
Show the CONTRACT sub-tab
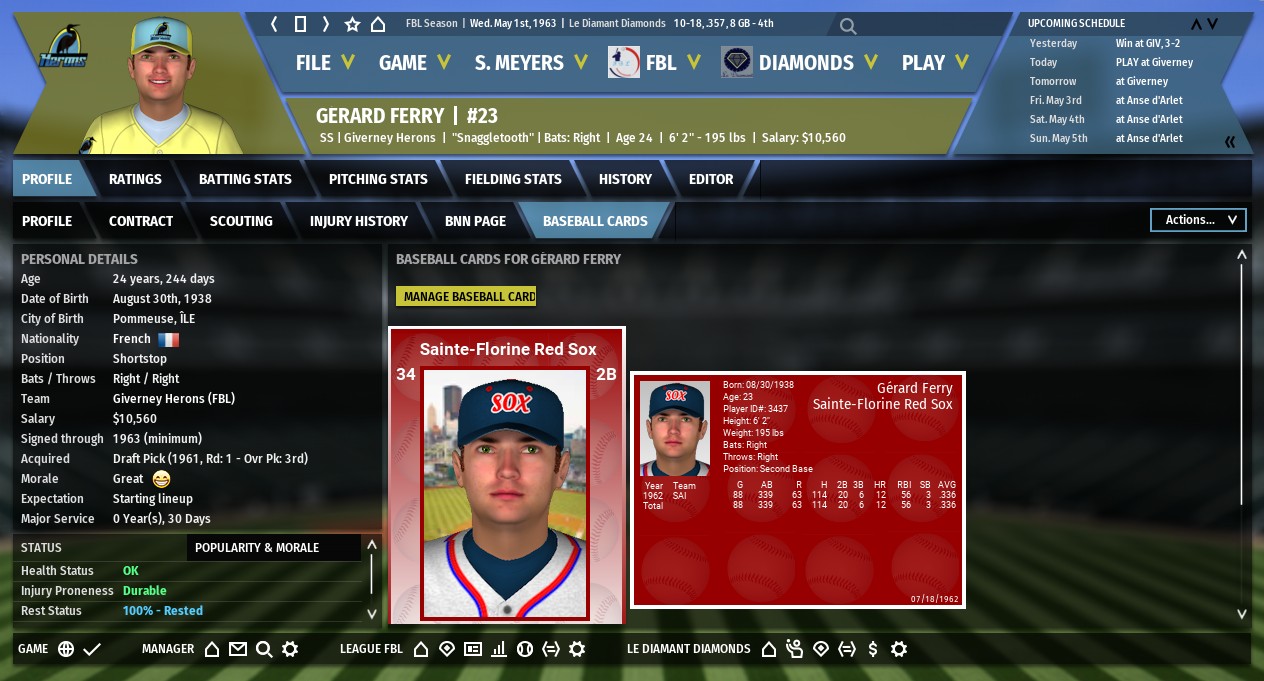coord(141,221)
